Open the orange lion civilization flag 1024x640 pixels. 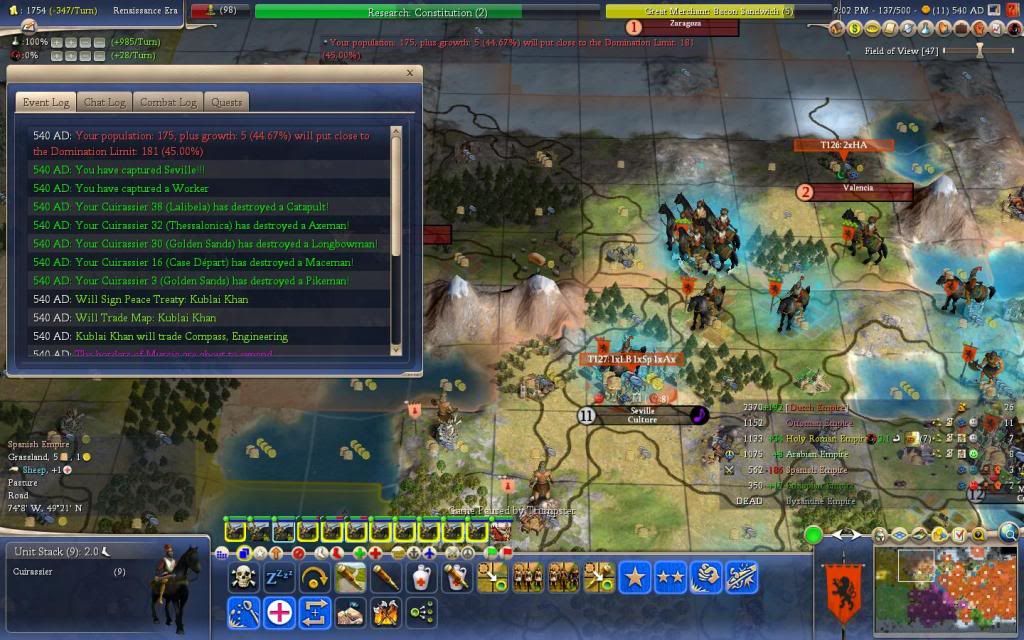tap(840, 593)
